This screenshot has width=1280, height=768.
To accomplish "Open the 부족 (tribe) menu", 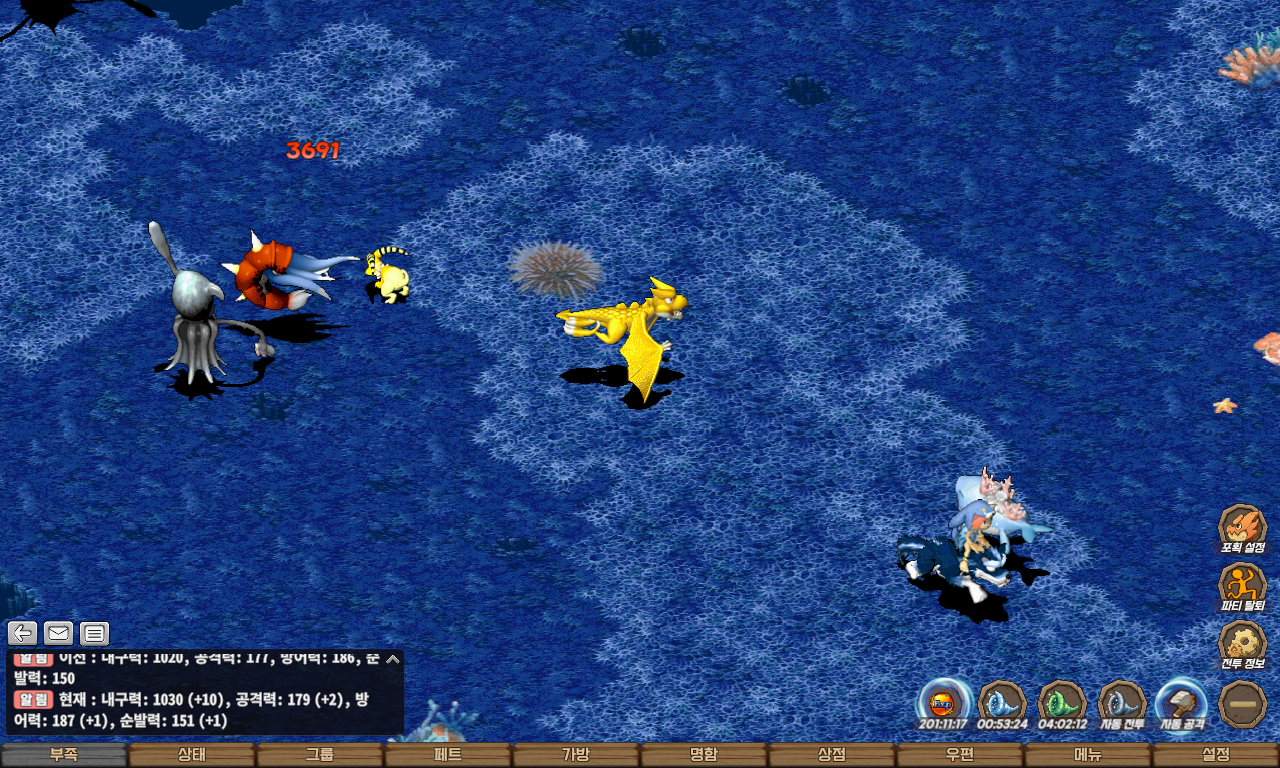I will (x=64, y=755).
